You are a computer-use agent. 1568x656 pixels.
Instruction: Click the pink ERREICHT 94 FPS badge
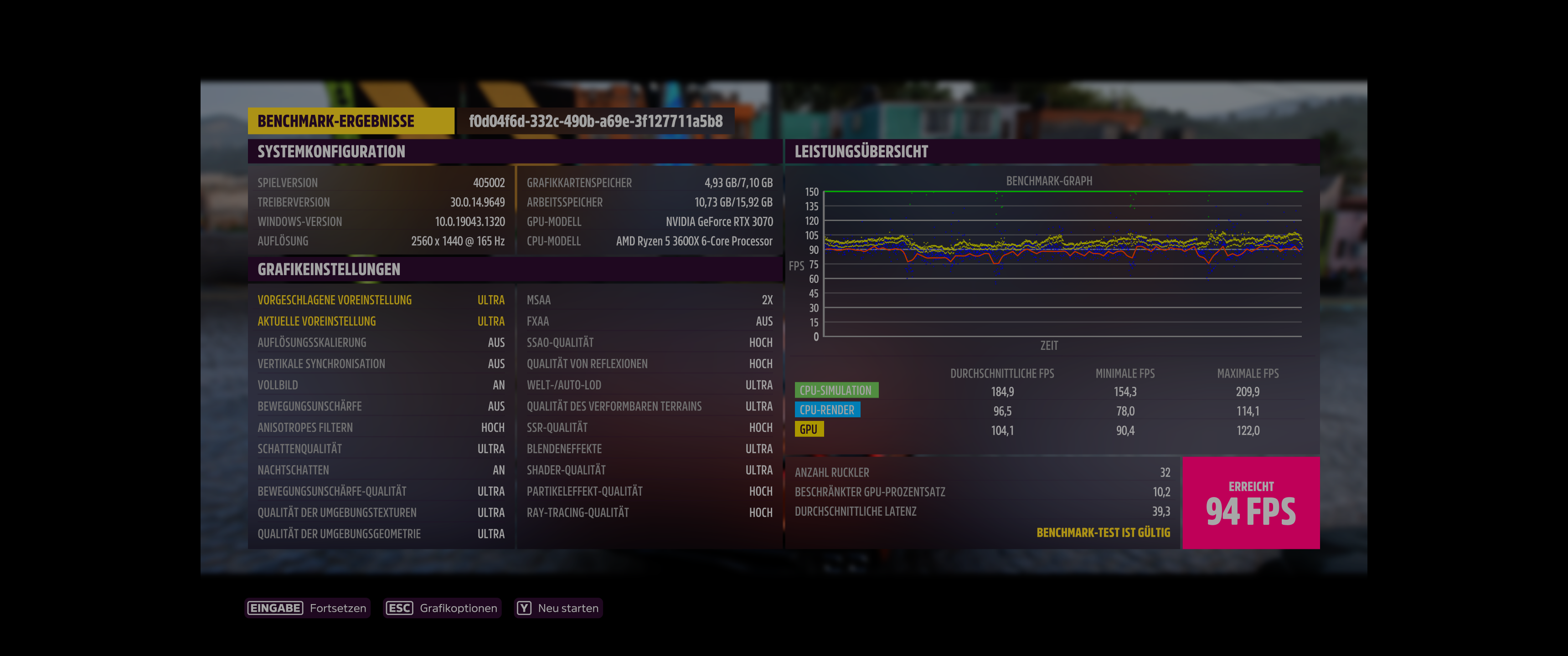tap(1251, 502)
